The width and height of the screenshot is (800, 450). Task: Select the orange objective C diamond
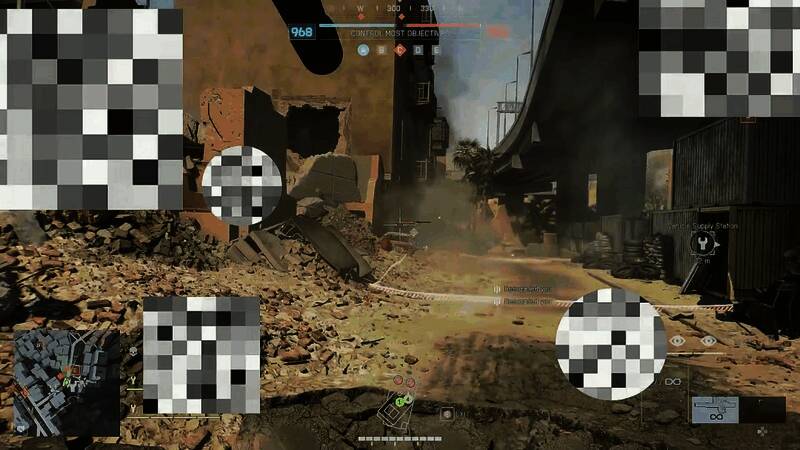pos(400,49)
